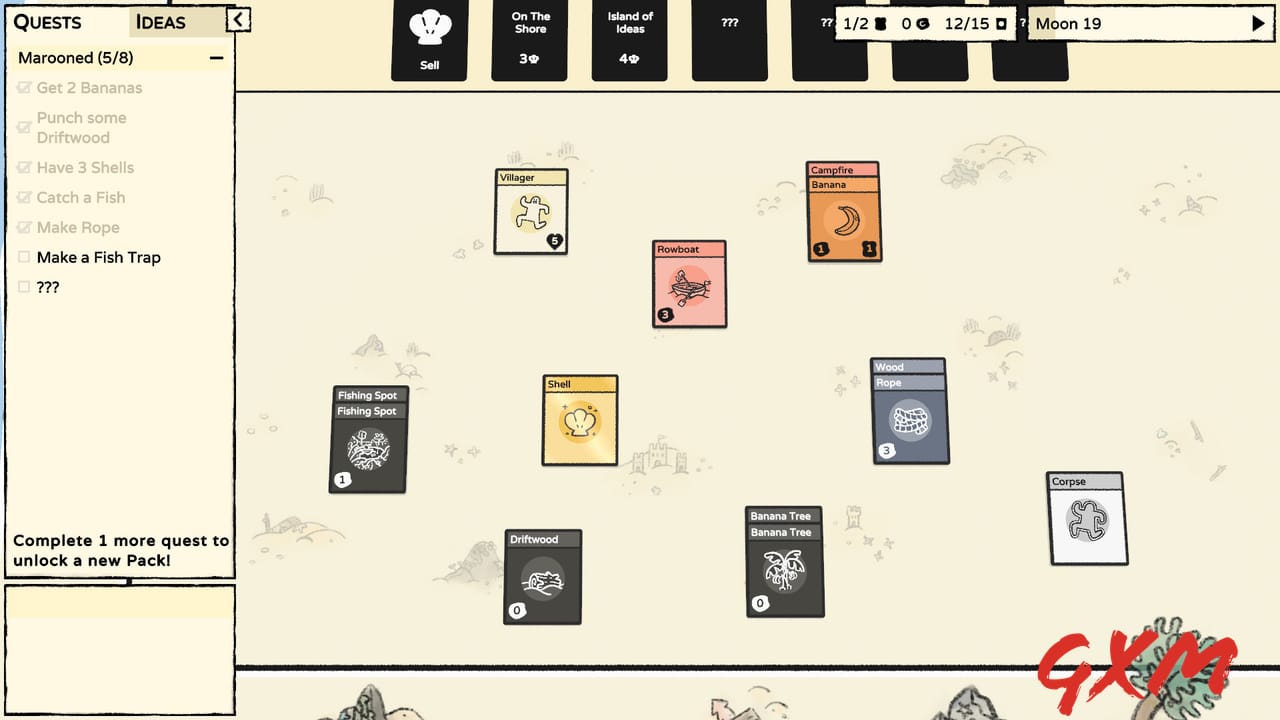Click the Villager card
Image resolution: width=1280 pixels, height=720 pixels.
(x=530, y=212)
